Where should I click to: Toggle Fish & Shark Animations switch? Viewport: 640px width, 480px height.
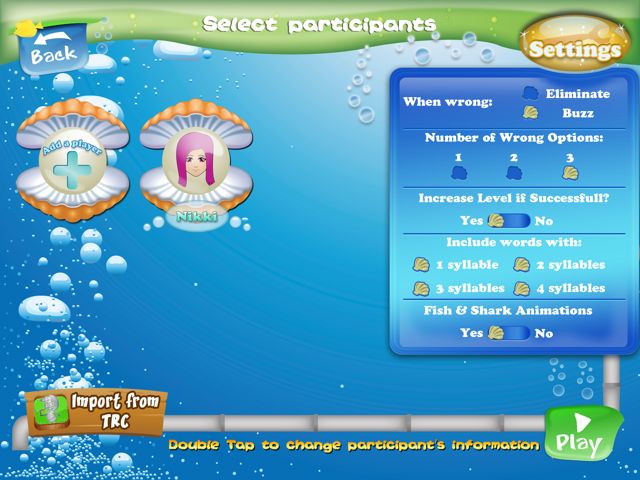509,333
